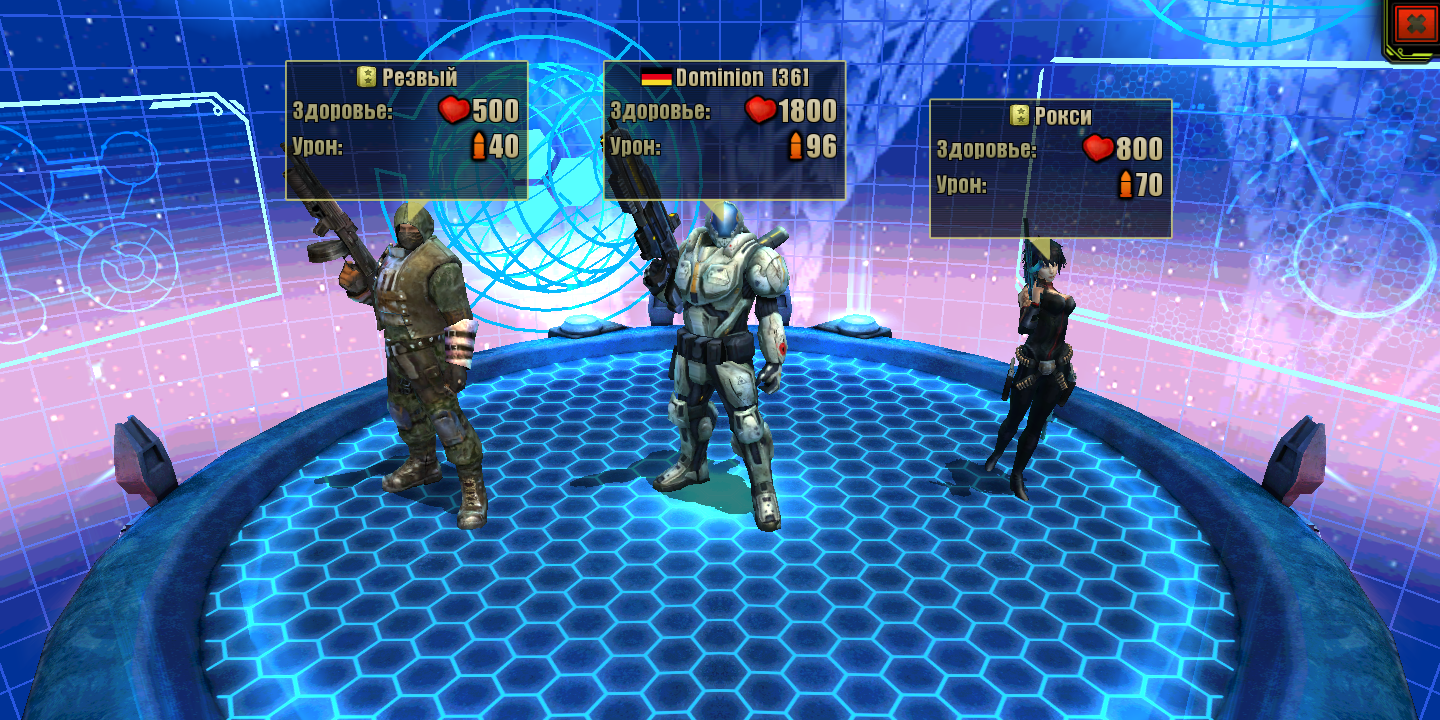1440x720 pixels.
Task: Select the Резвый soldier info card
Action: [406, 130]
